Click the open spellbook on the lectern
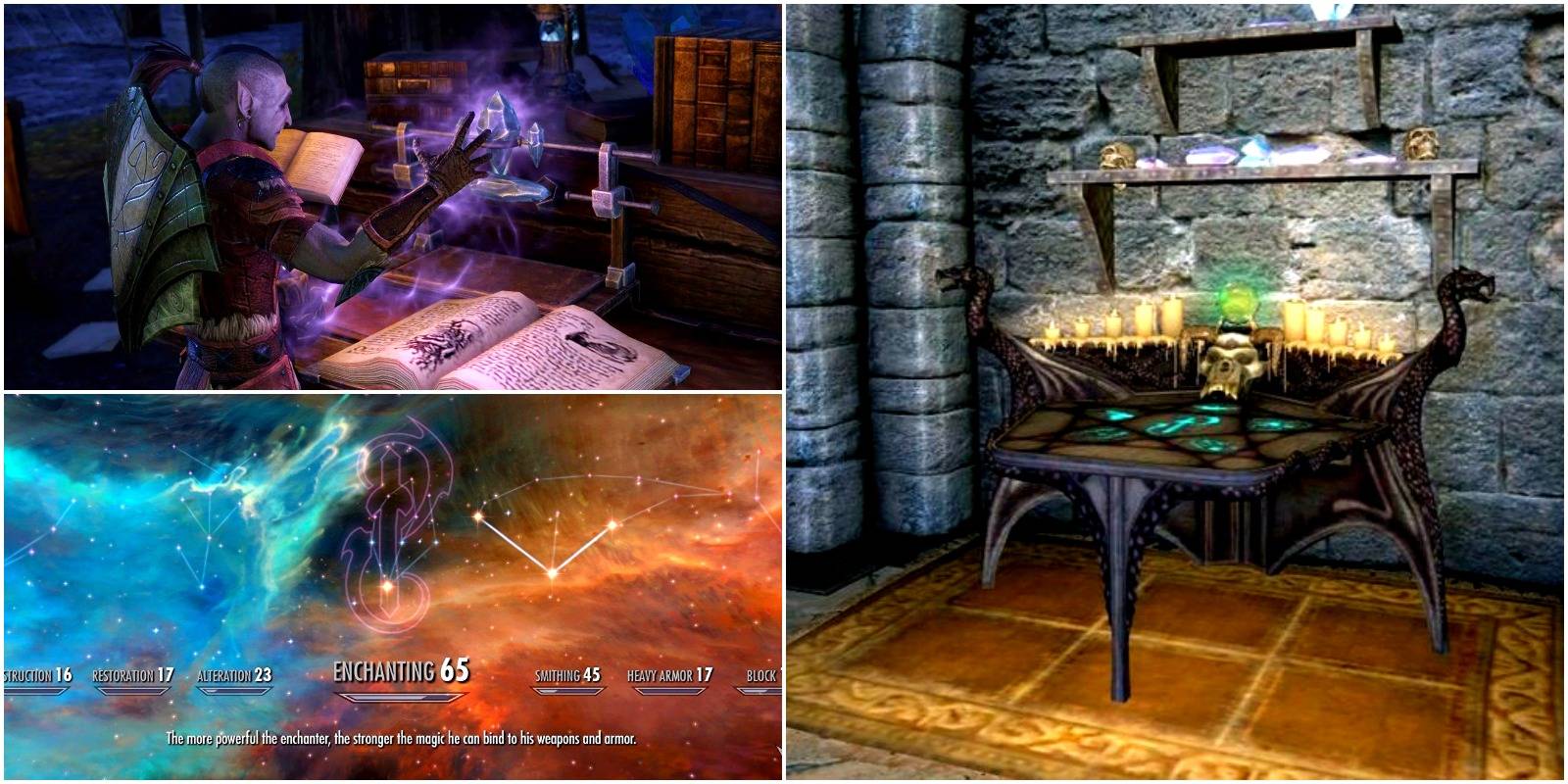The width and height of the screenshot is (1568, 784). [500, 343]
